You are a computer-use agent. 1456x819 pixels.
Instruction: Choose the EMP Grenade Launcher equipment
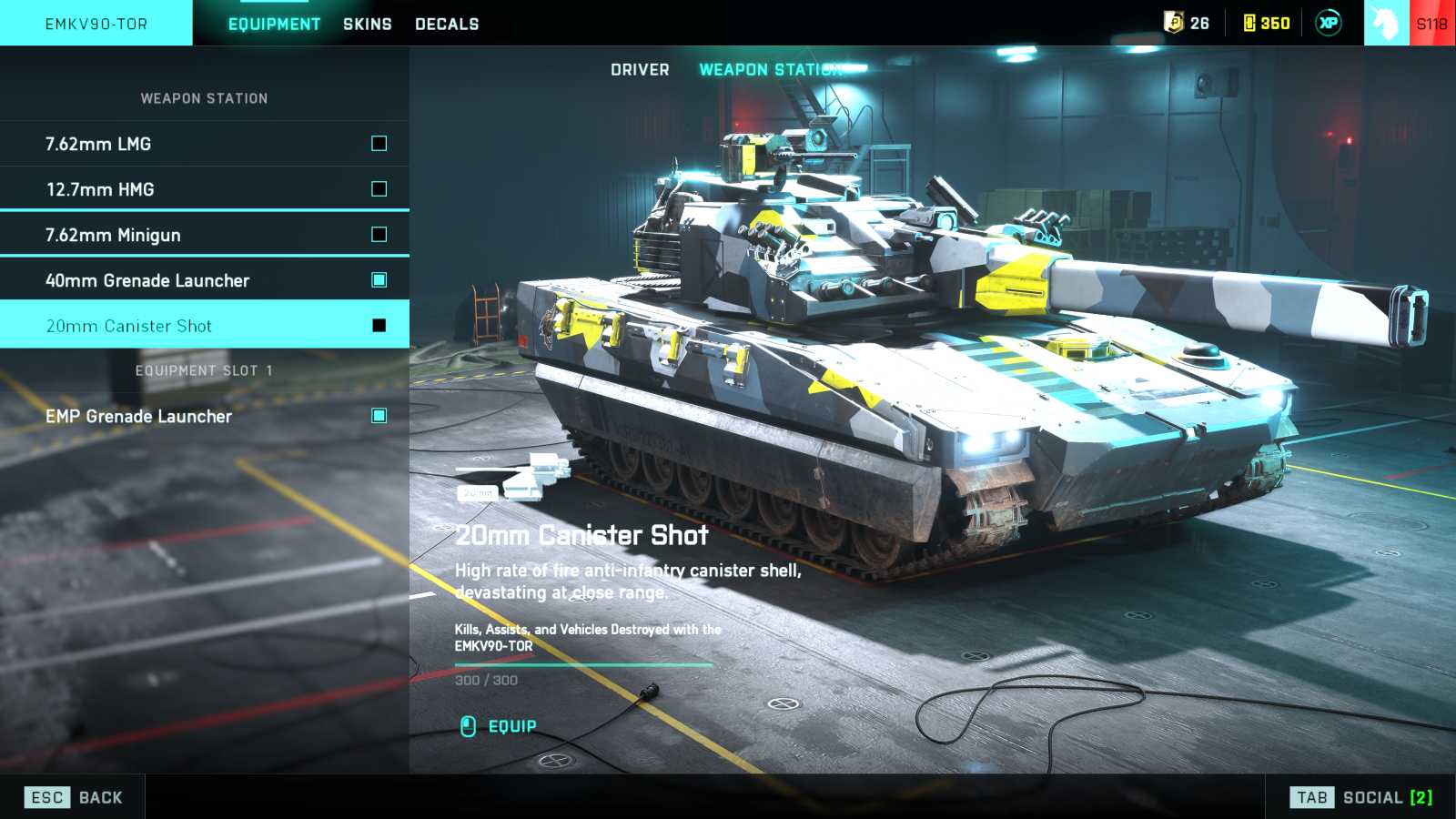(204, 416)
